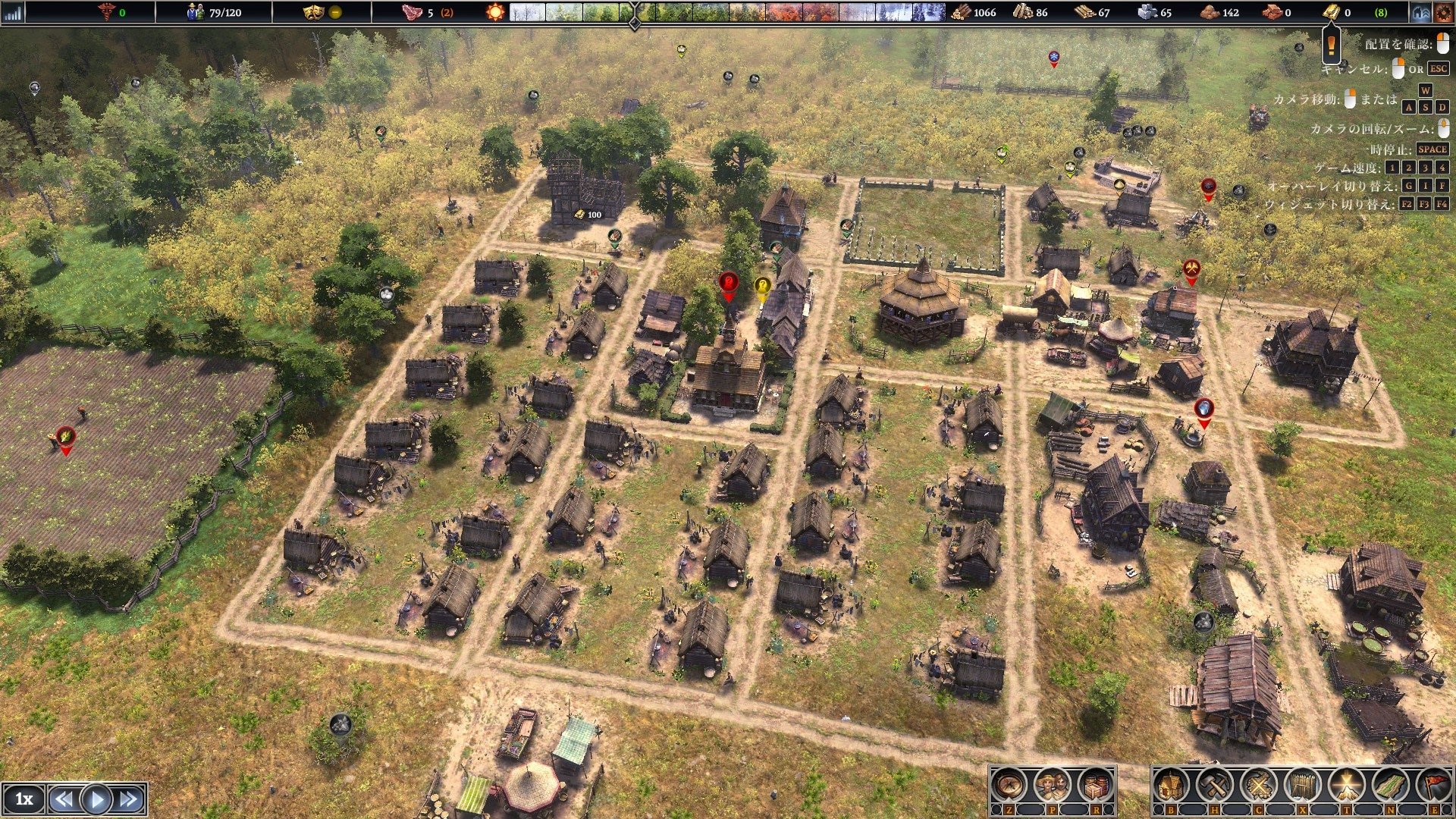Open the crates and barrels resources panel

pos(1095,786)
